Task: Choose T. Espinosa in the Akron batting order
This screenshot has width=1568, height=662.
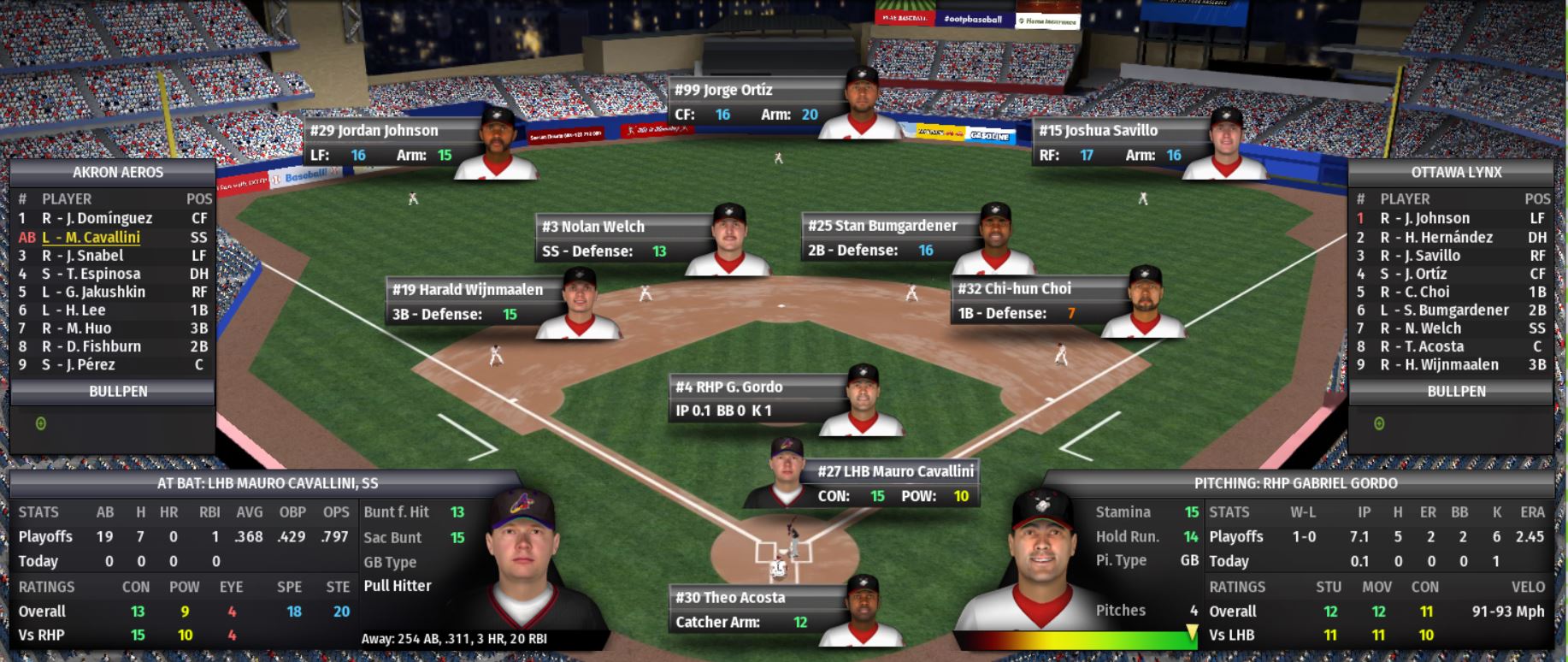Action: [x=91, y=274]
